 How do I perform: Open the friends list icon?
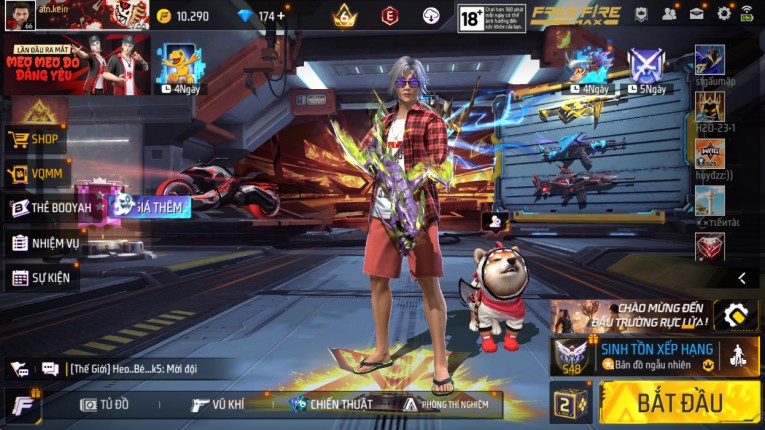[x=668, y=14]
